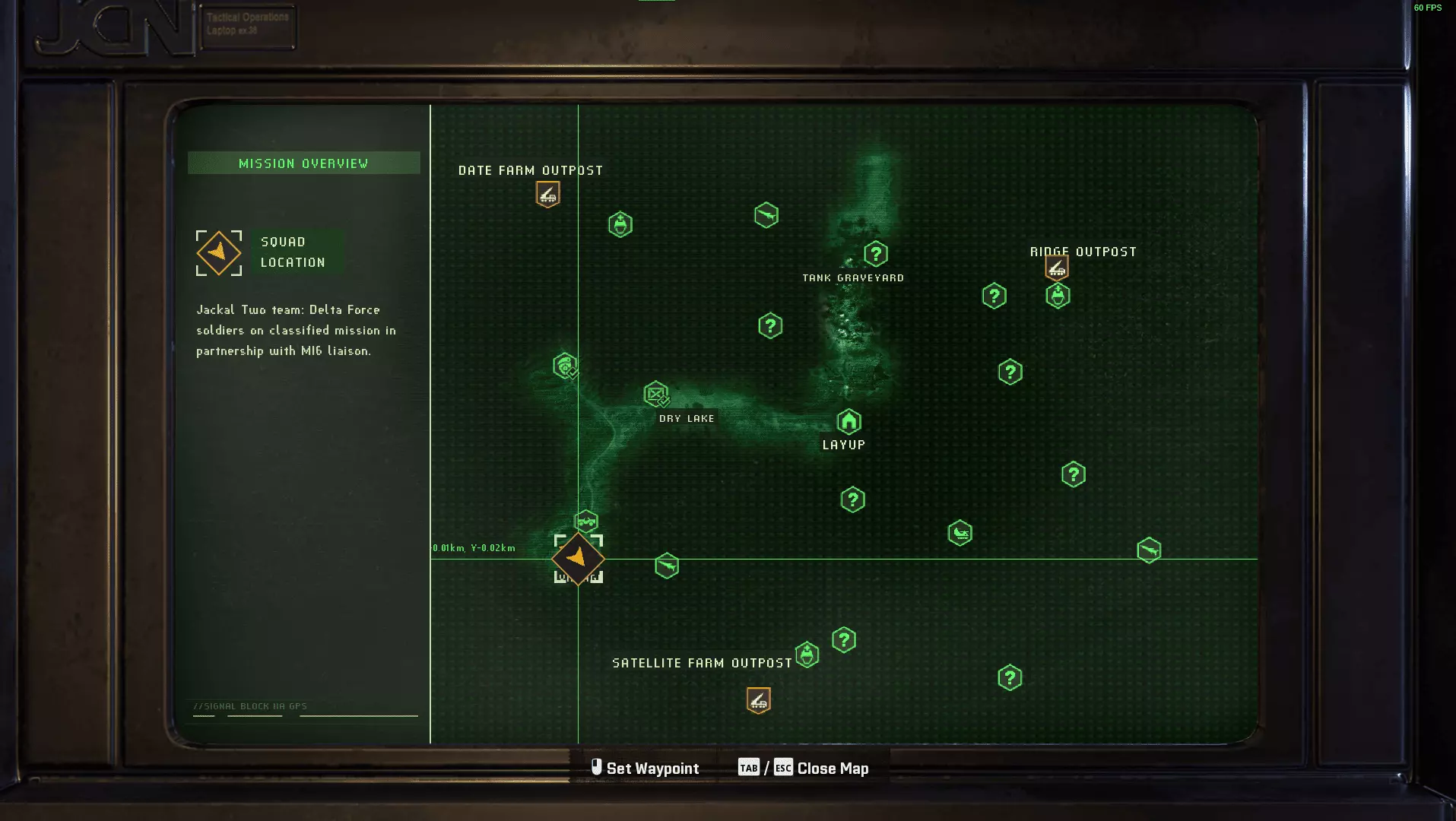Image resolution: width=1456 pixels, height=821 pixels.
Task: Click the helmet marker near Date Farm Outpost
Action: click(620, 224)
